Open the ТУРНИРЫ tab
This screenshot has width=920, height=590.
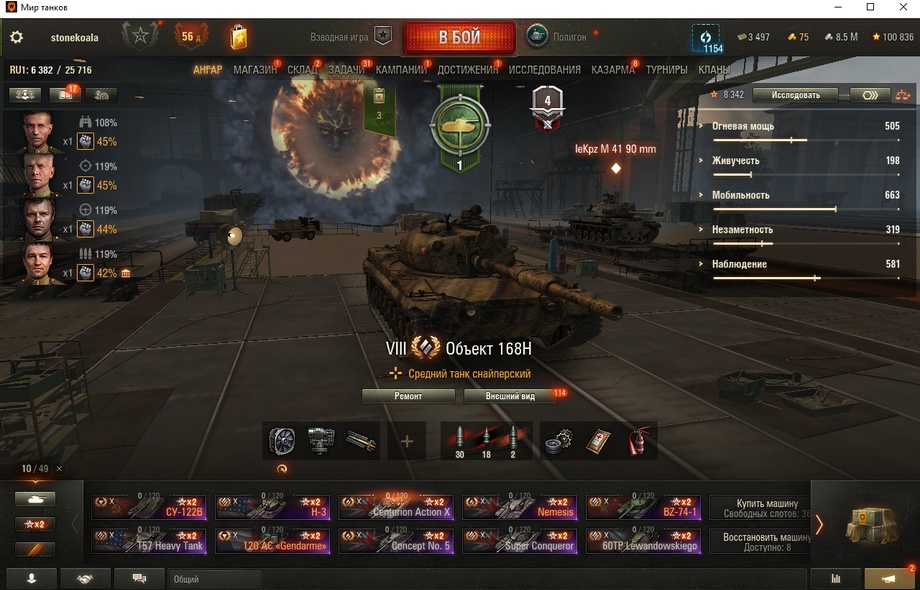coord(666,70)
